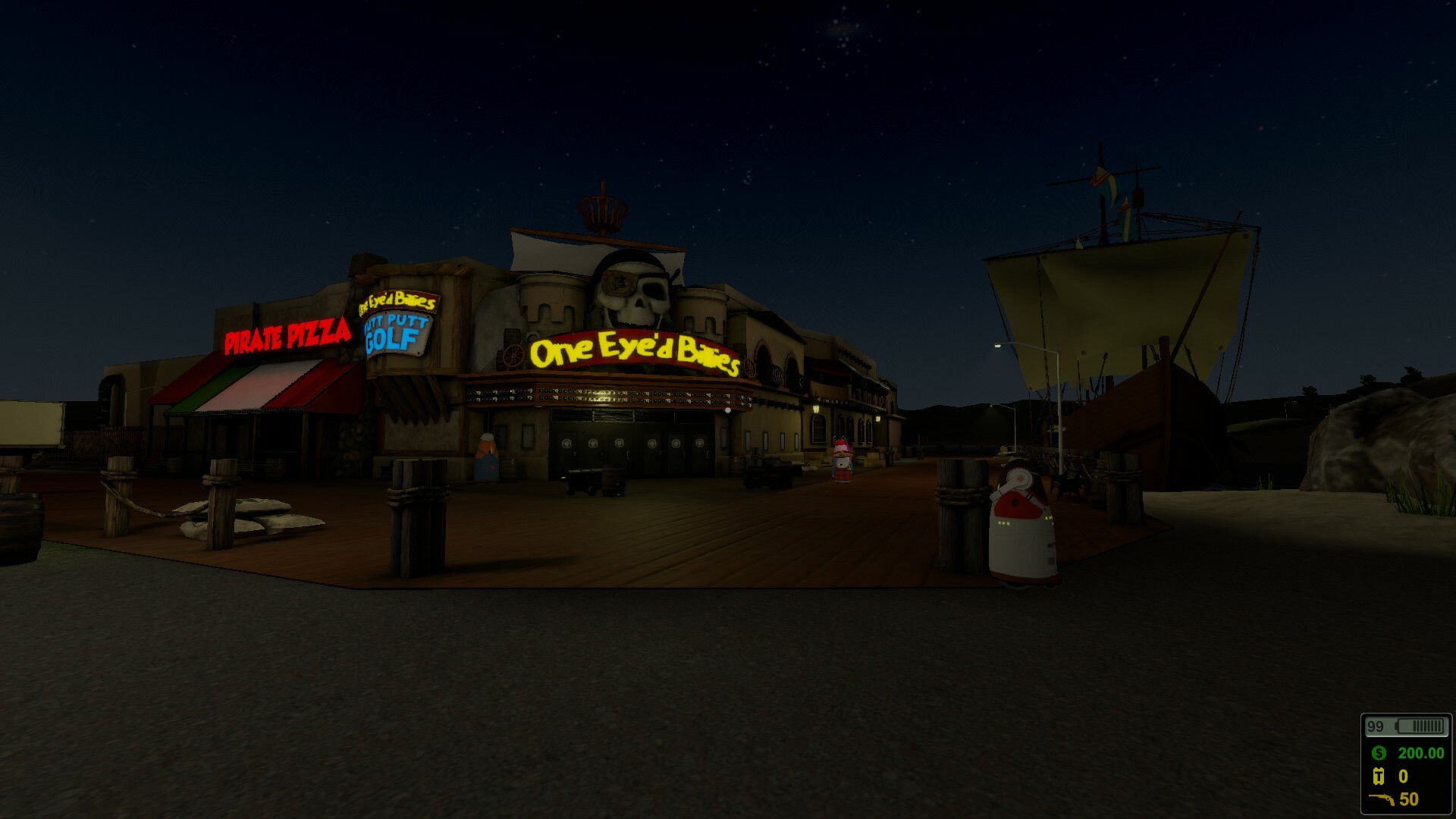This screenshot has height=819, width=1456.
Task: Click the green dollar icon in the HUD
Action: pos(1380,753)
